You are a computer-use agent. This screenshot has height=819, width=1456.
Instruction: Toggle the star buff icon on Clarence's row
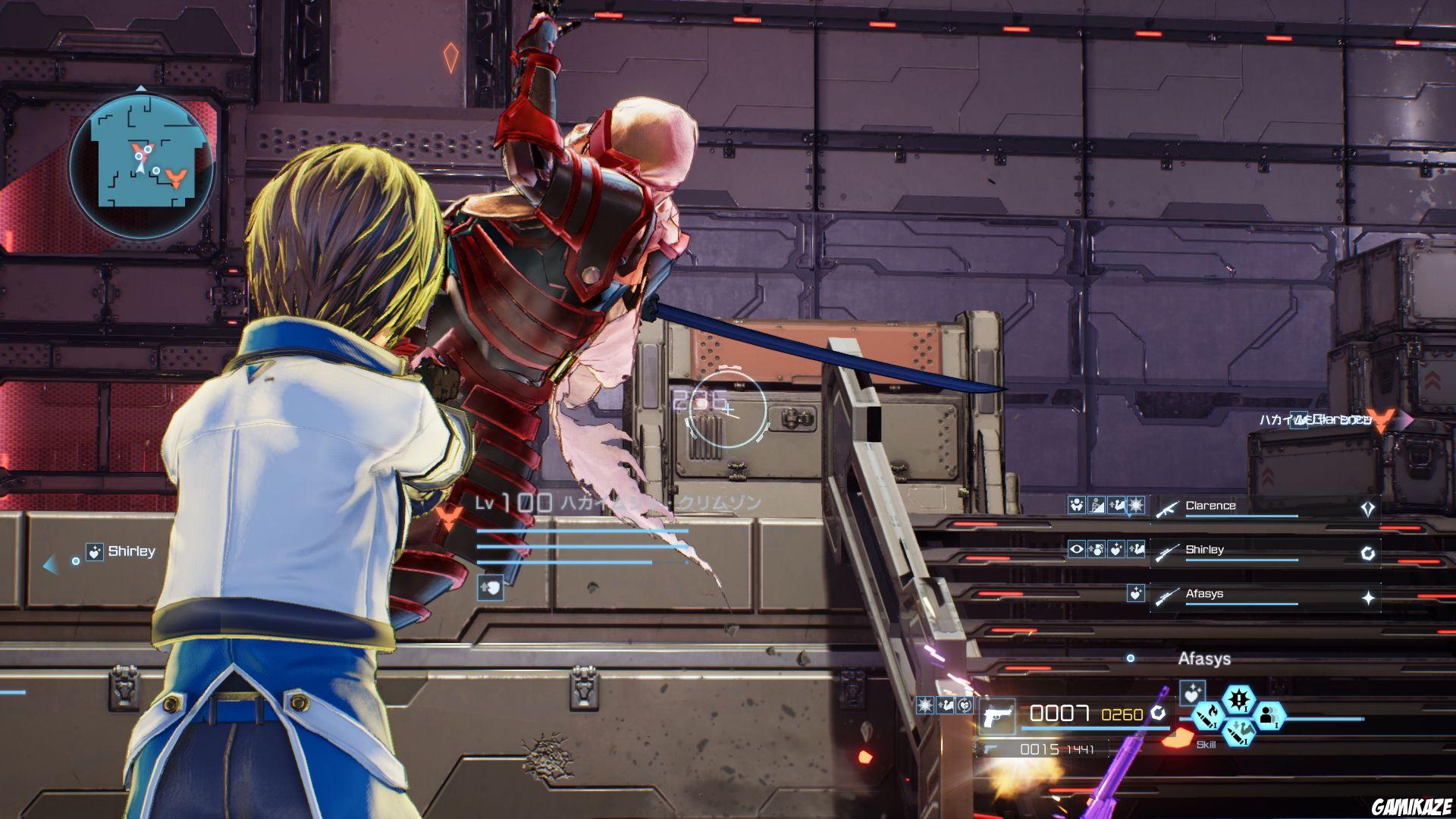(1135, 506)
